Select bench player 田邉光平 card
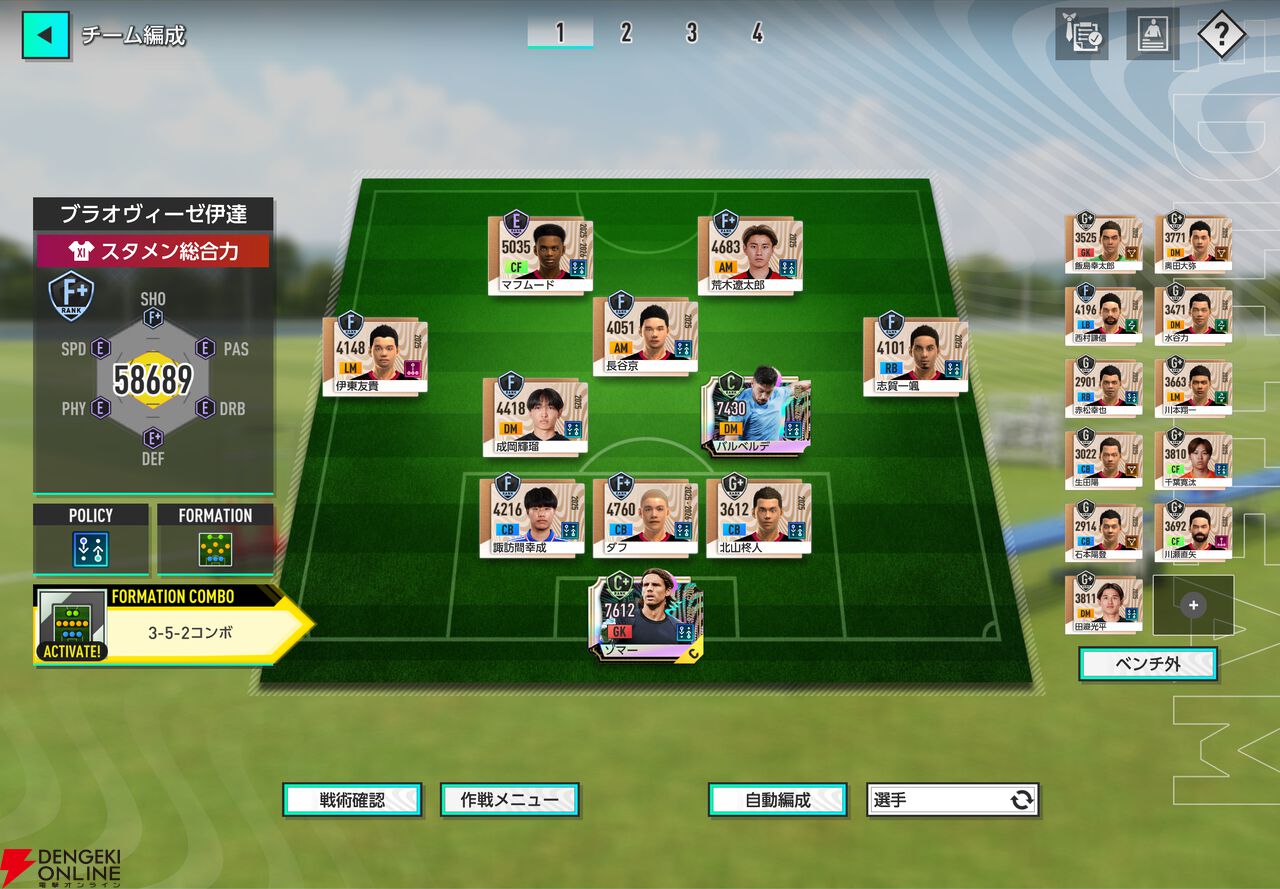 [x=1103, y=603]
